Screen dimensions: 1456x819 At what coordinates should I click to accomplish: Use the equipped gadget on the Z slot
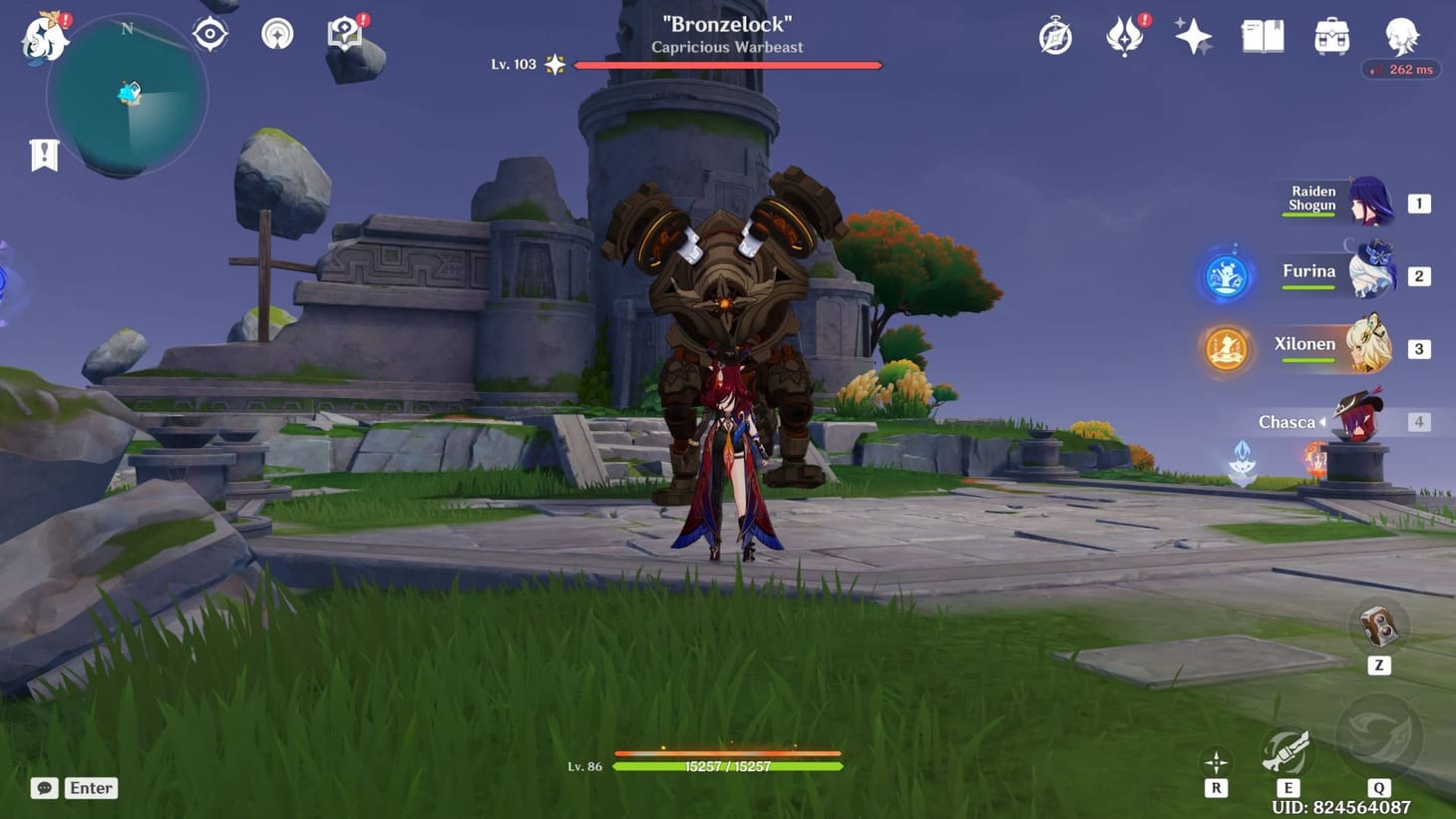pos(1379,626)
